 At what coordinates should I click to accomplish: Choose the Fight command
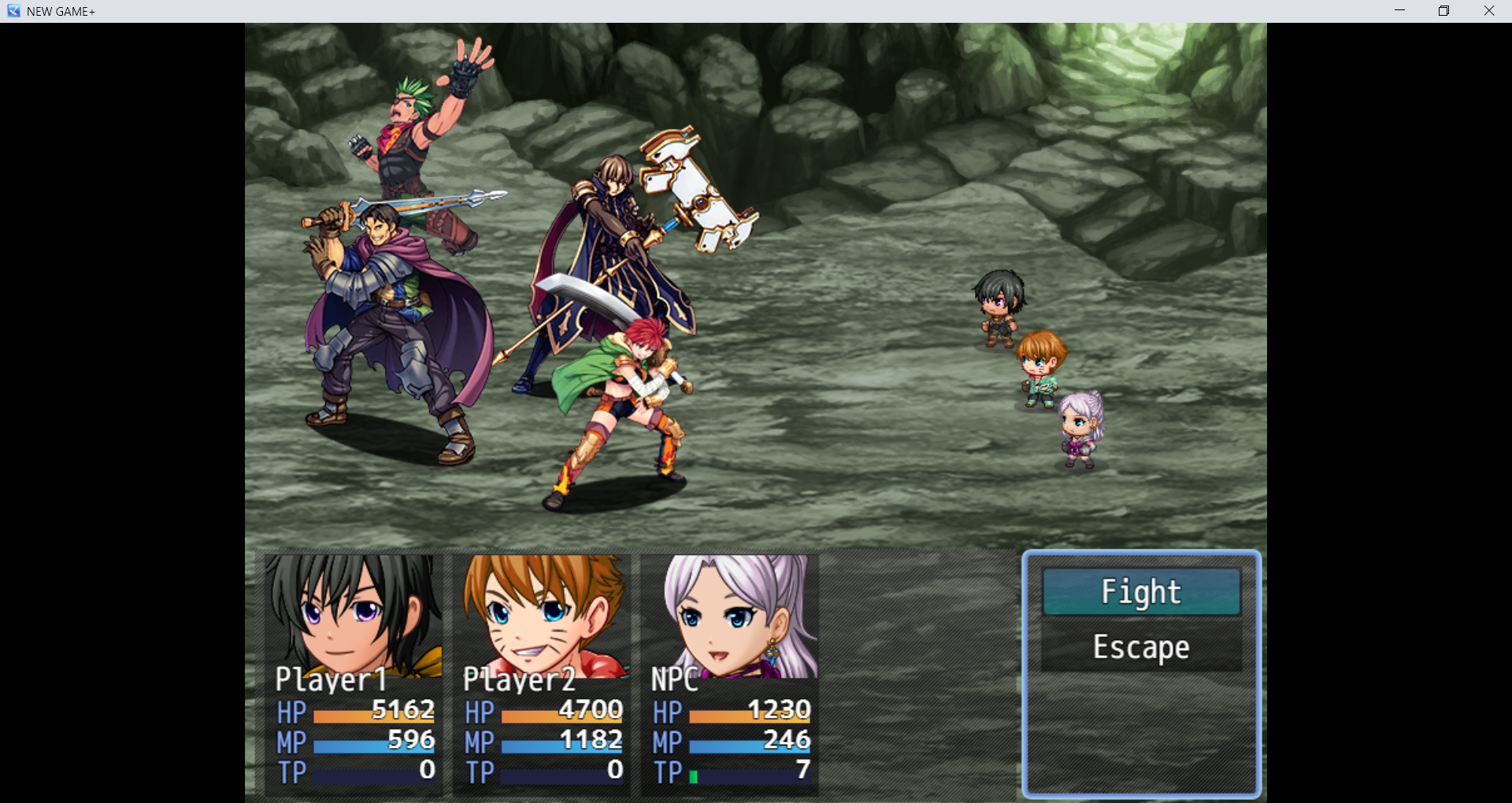[x=1141, y=592]
